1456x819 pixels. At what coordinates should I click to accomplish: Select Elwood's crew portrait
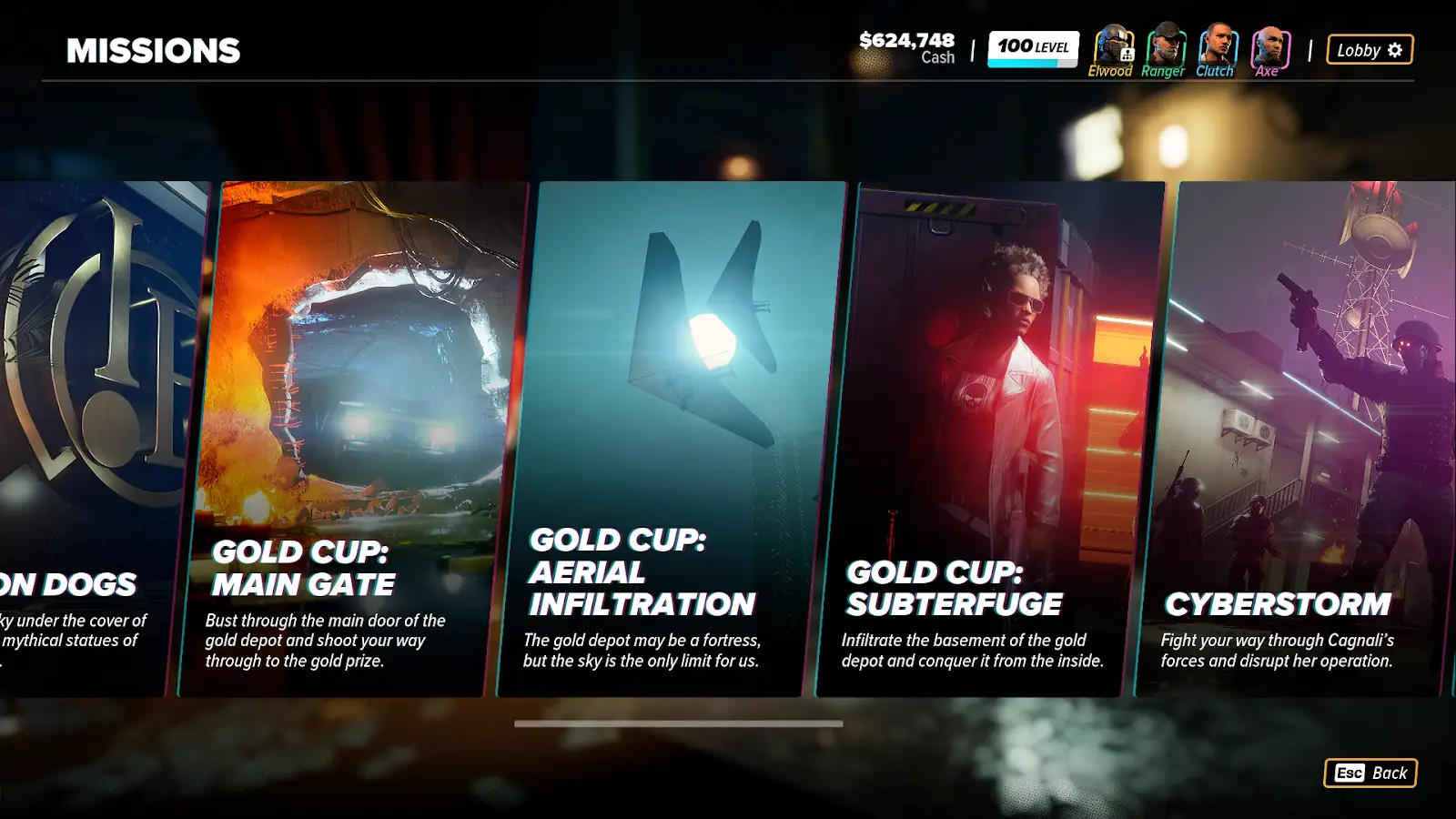pyautogui.click(x=1112, y=45)
